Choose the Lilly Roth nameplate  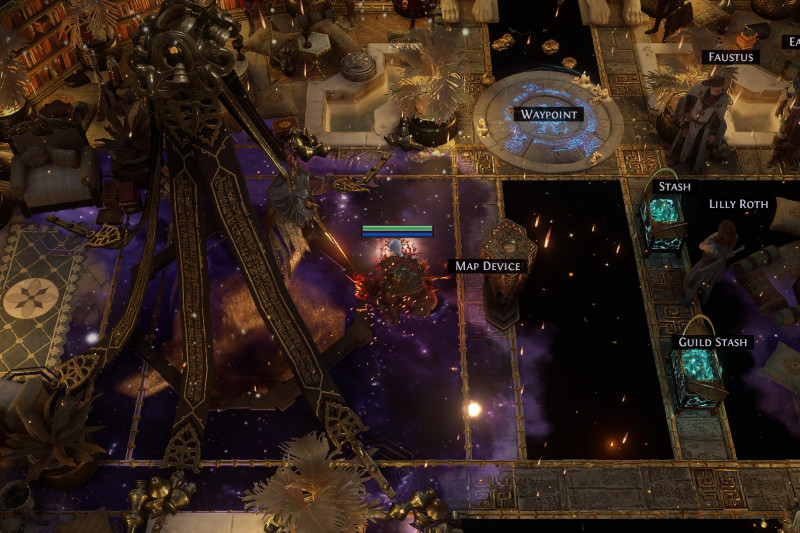[739, 204]
